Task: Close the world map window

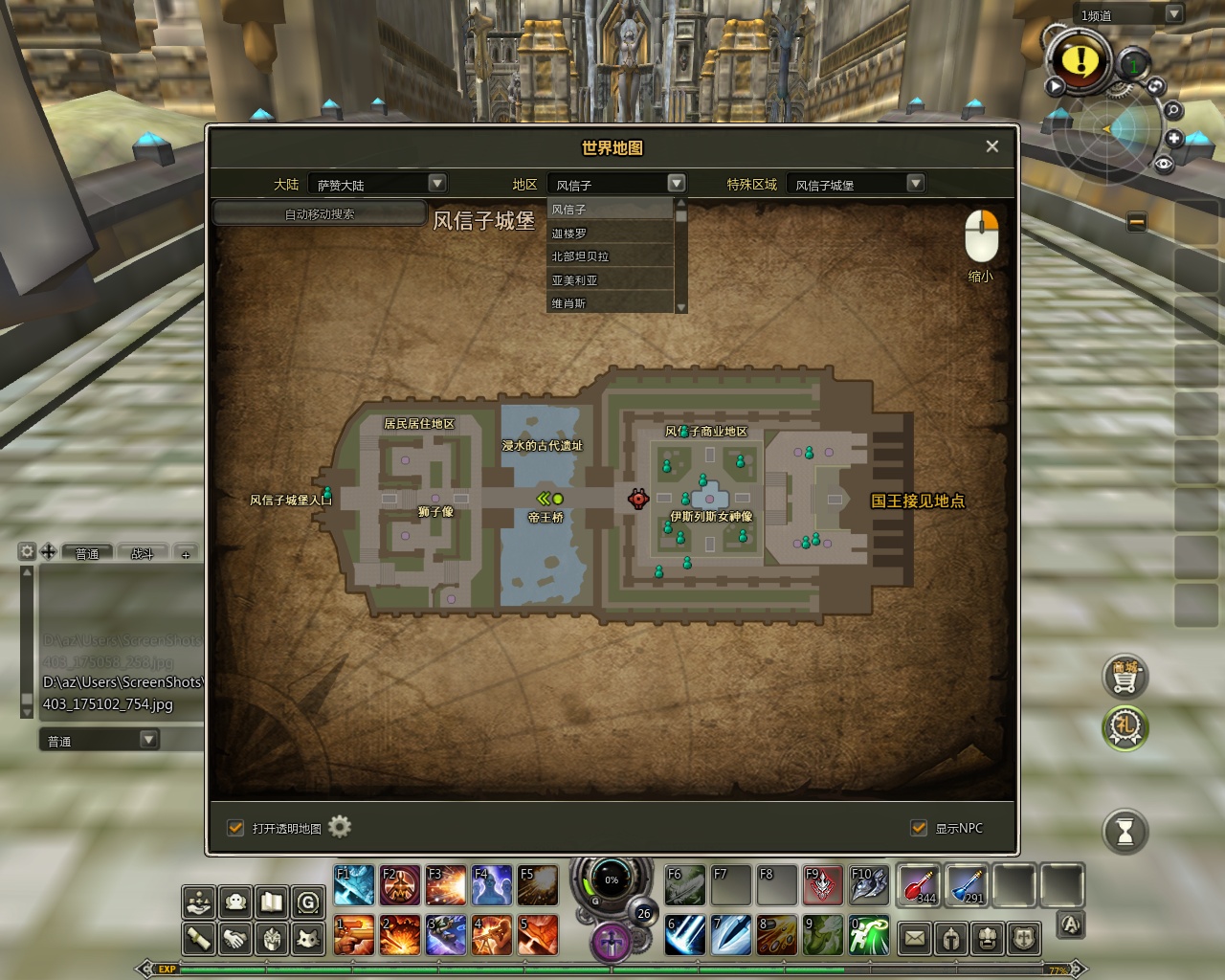Action: [991, 146]
